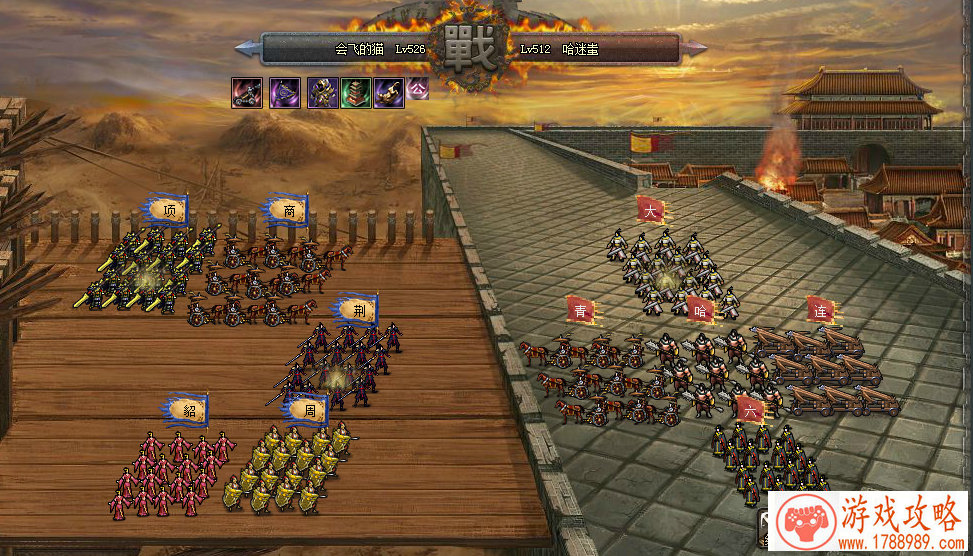This screenshot has height=556, width=973.
Task: Select the war chariot skill icon
Action: [247, 93]
